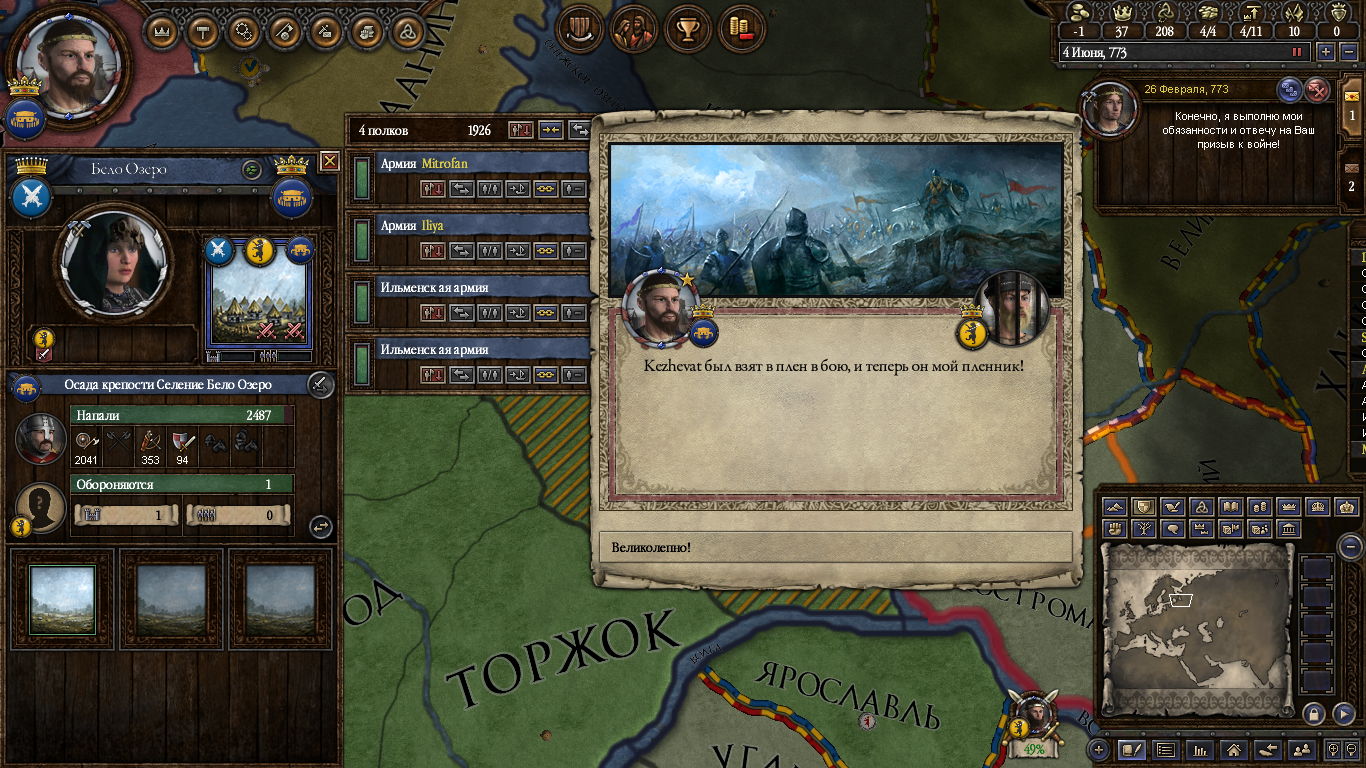Screen dimensions: 1366x768
Task: Open the ledger with the bar chart button
Action: (1201, 749)
